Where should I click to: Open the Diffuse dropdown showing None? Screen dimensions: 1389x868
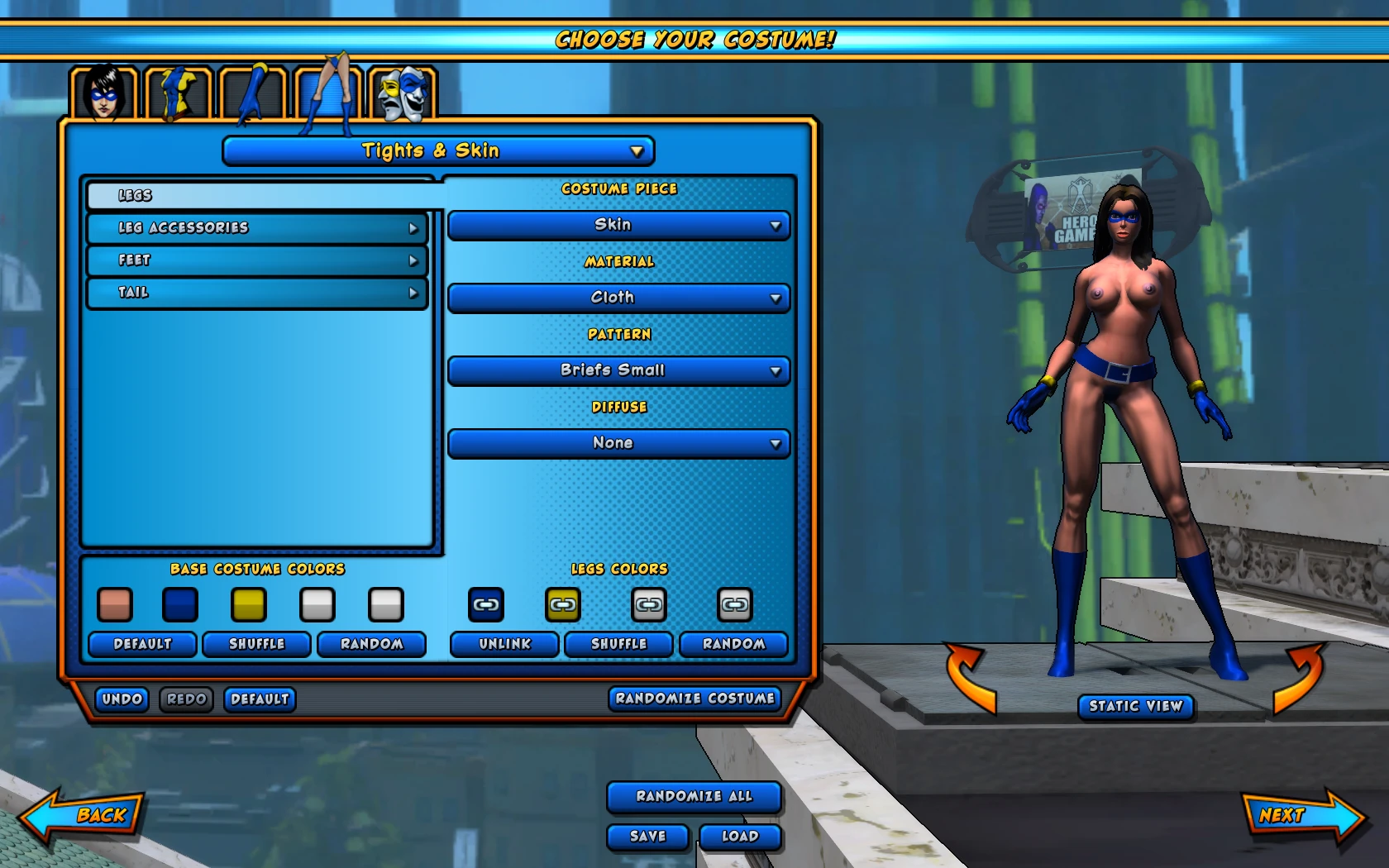coord(618,443)
